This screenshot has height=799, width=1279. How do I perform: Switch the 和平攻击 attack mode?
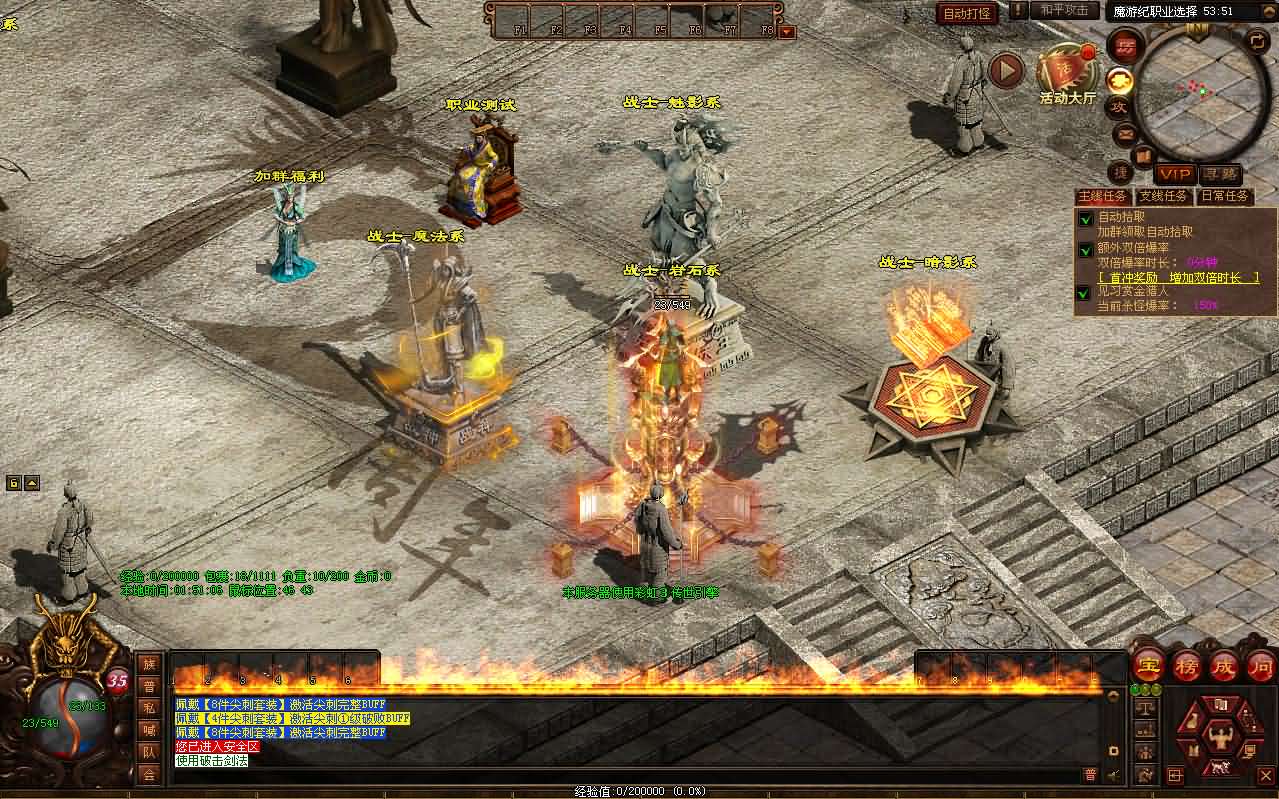[1063, 11]
